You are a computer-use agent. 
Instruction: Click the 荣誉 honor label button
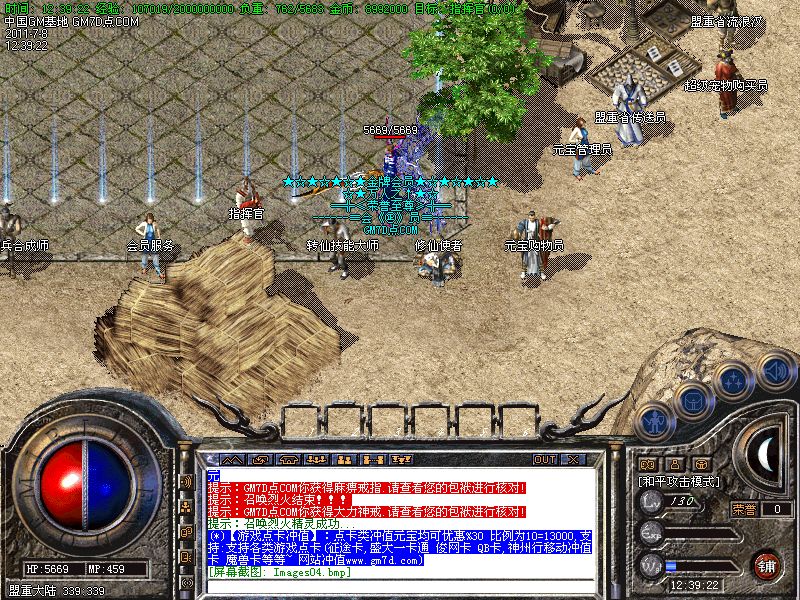744,509
